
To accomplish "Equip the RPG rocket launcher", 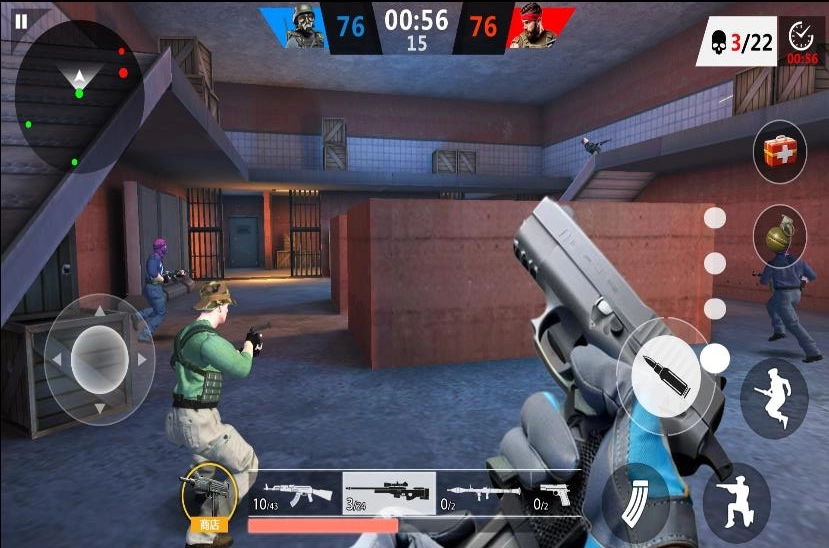I will [x=482, y=493].
